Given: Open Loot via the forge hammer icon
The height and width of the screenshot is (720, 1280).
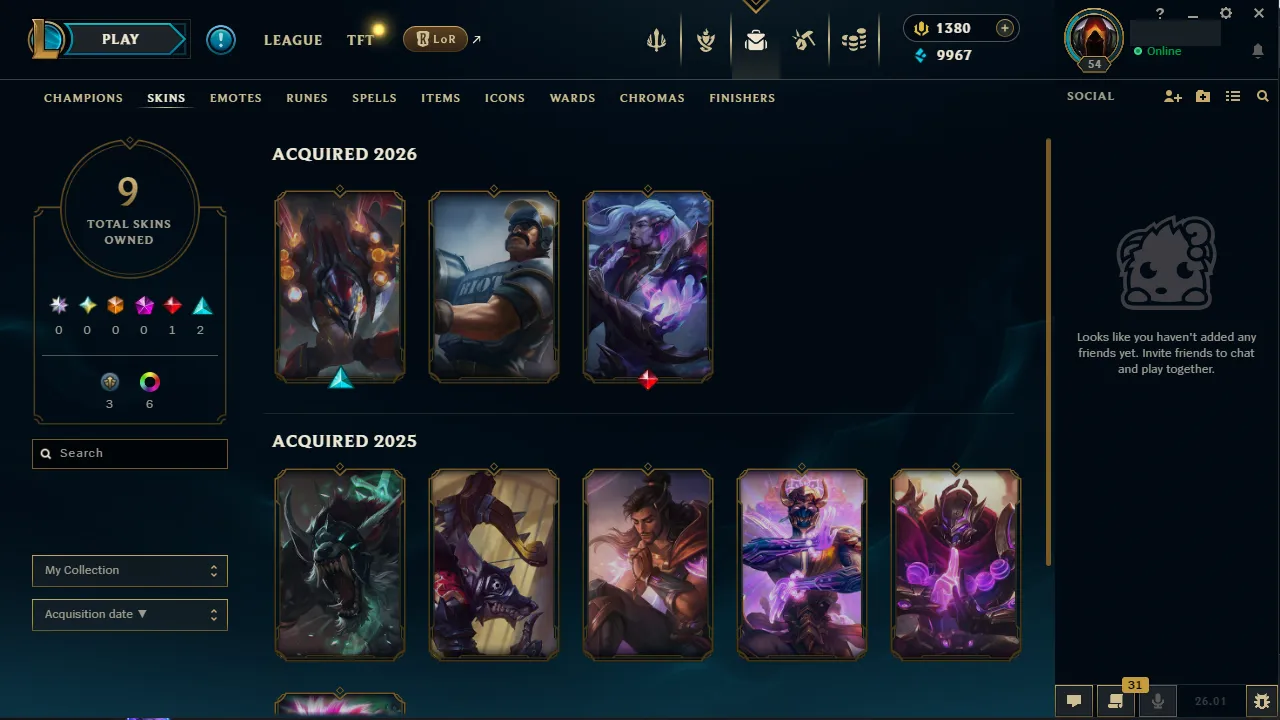Looking at the screenshot, I should [x=805, y=40].
